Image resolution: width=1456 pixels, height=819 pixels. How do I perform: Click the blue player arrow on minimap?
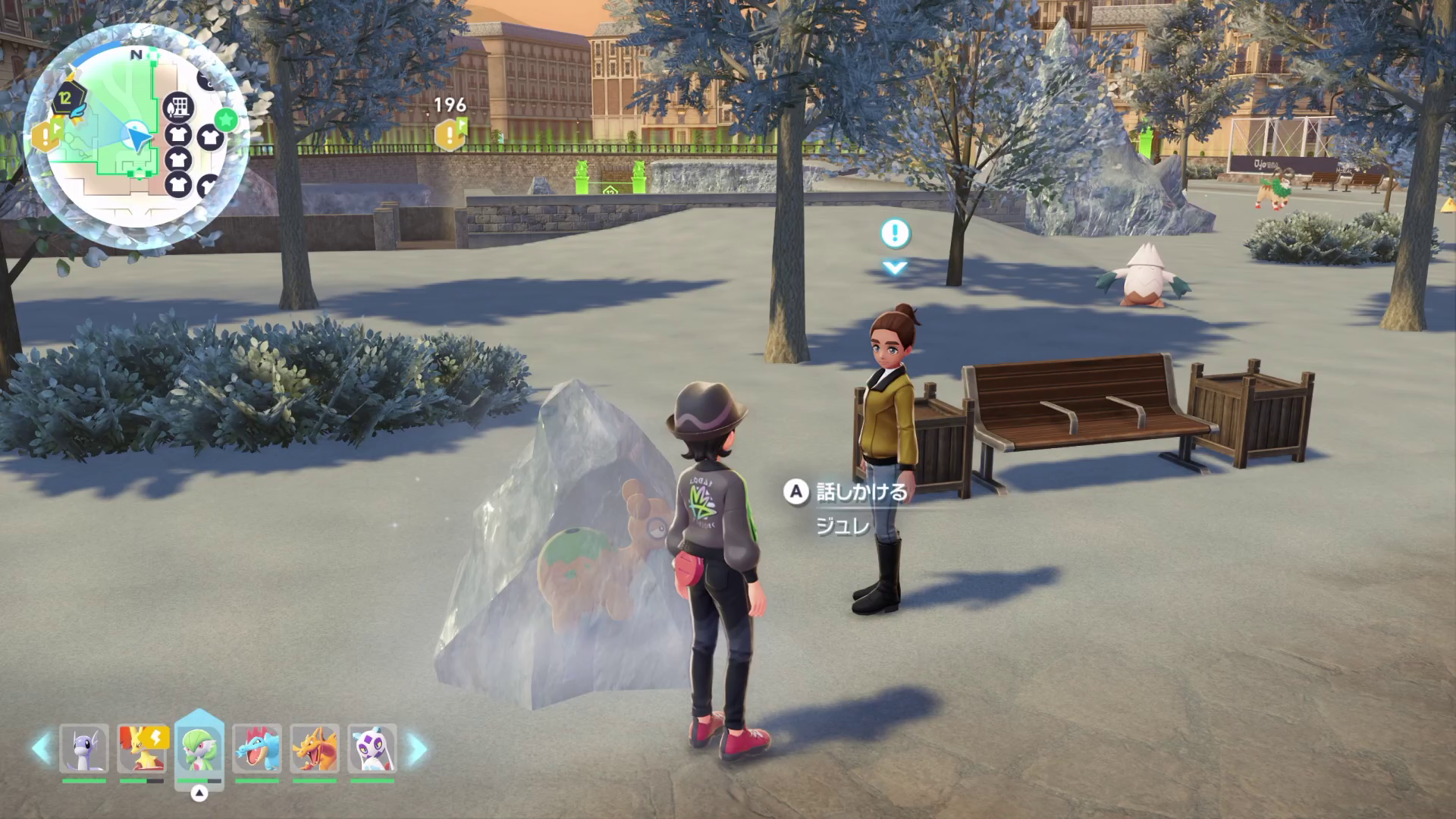pos(138,138)
